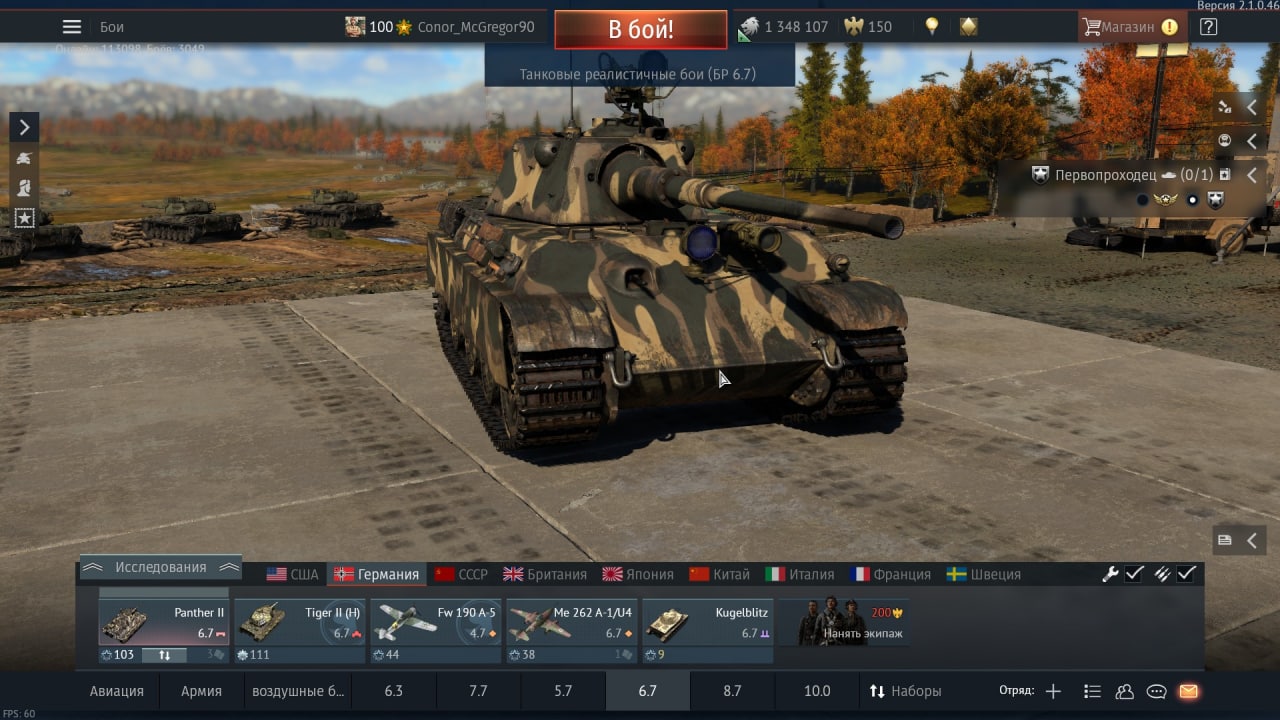The height and width of the screenshot is (720, 1280).
Task: Pick the Kugelblitz vehicle slot
Action: [x=707, y=624]
